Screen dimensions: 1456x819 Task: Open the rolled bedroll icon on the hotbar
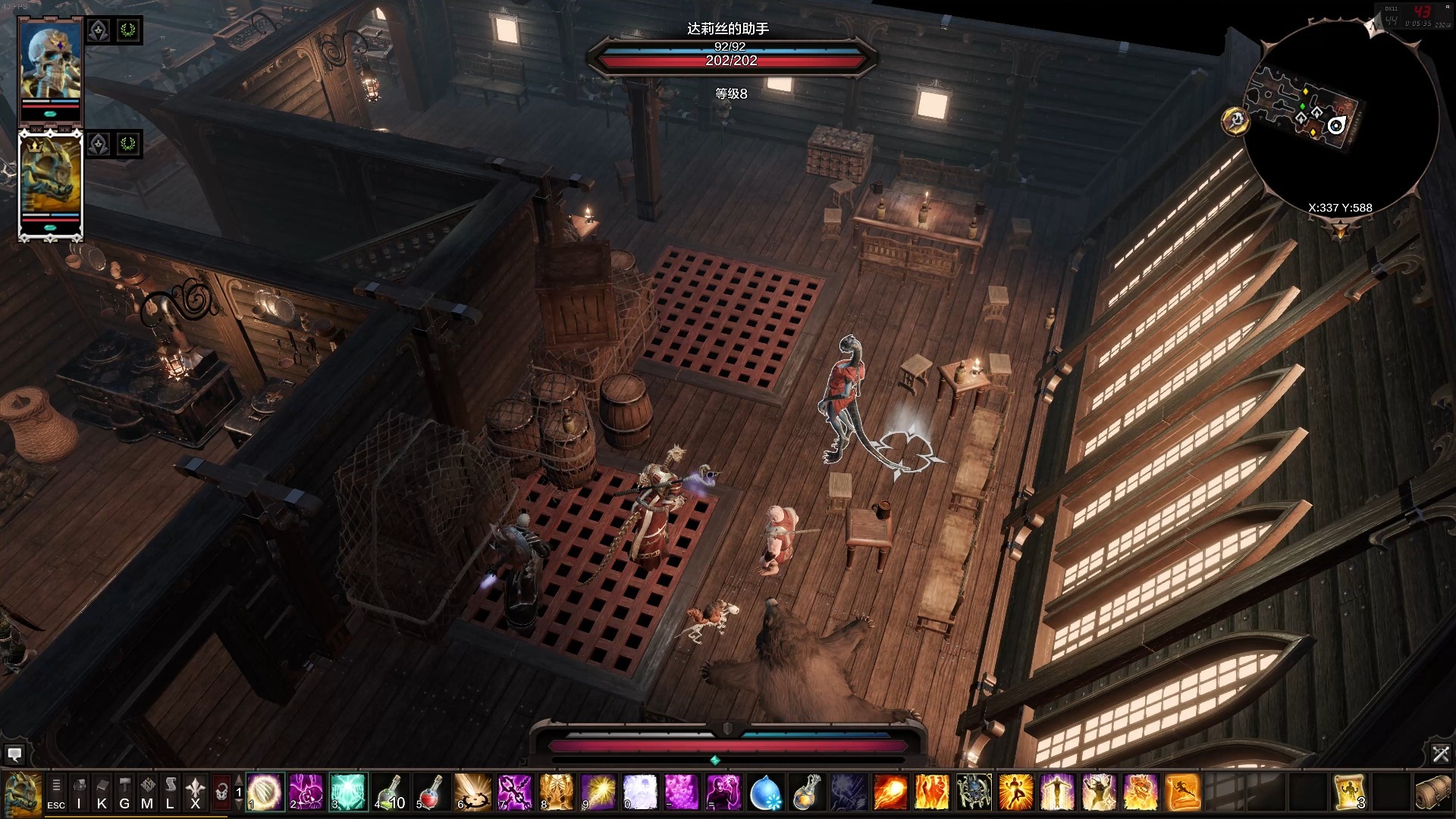pos(1432,792)
